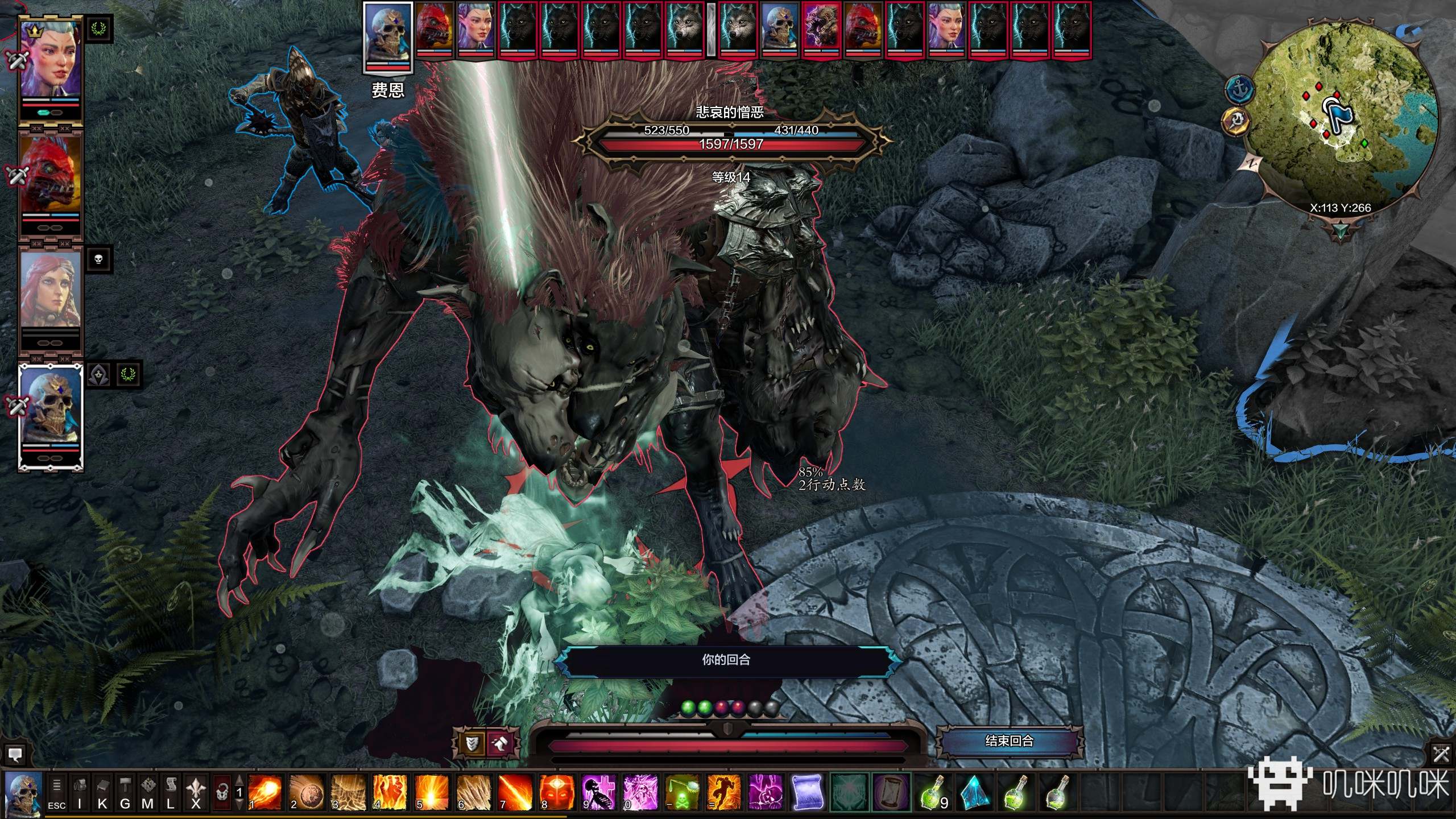Open the map with the M button

coord(147,792)
